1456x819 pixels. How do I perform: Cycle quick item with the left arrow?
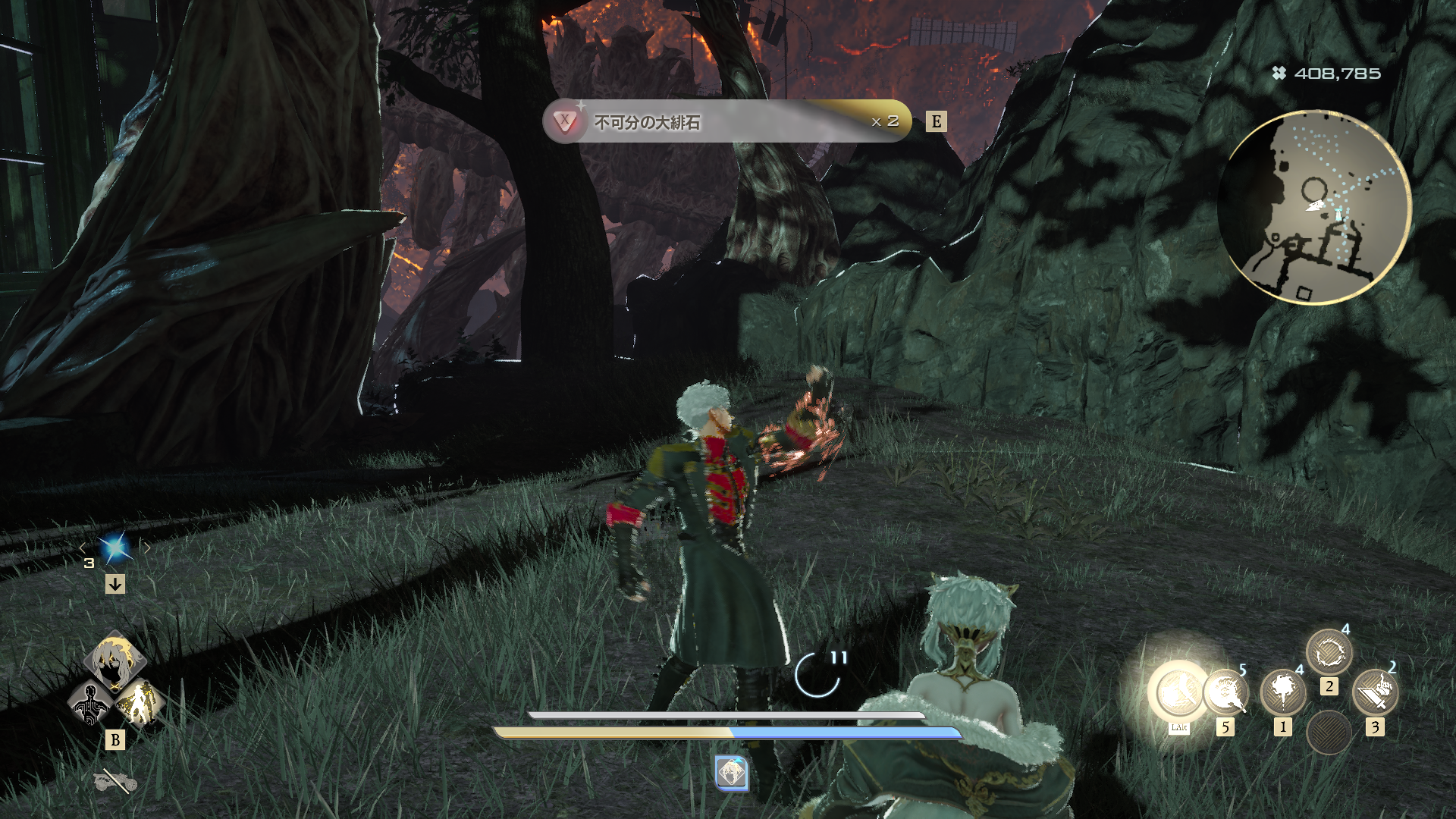point(83,548)
